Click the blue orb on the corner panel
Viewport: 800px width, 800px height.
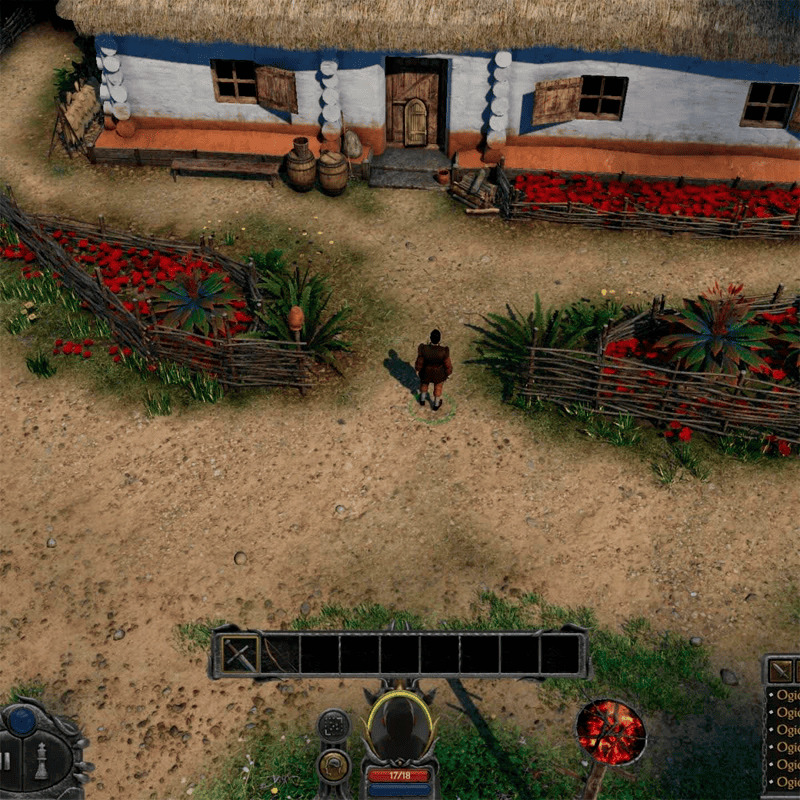tap(22, 720)
